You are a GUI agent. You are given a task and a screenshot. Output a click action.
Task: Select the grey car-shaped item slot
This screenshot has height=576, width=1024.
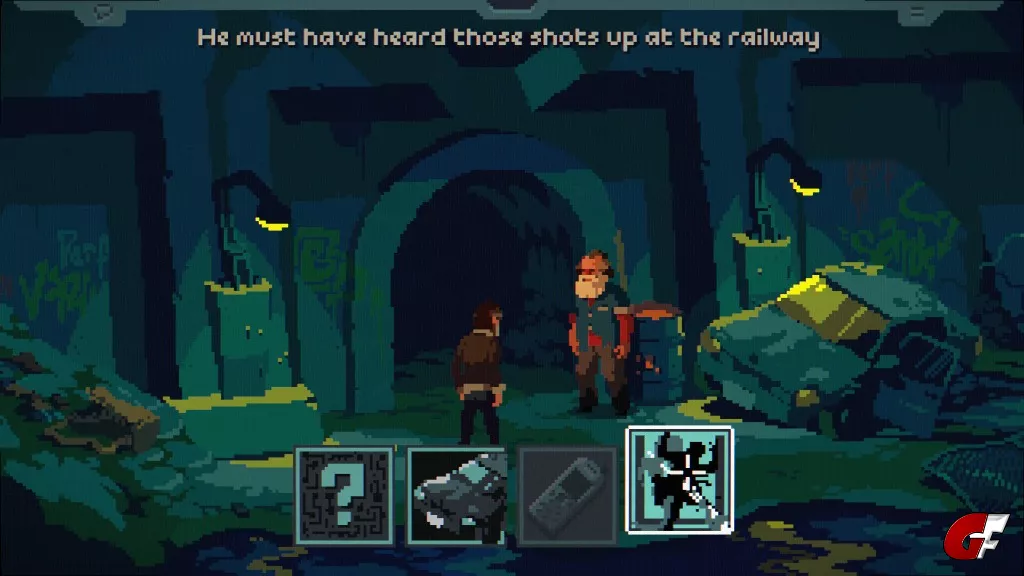click(x=457, y=495)
